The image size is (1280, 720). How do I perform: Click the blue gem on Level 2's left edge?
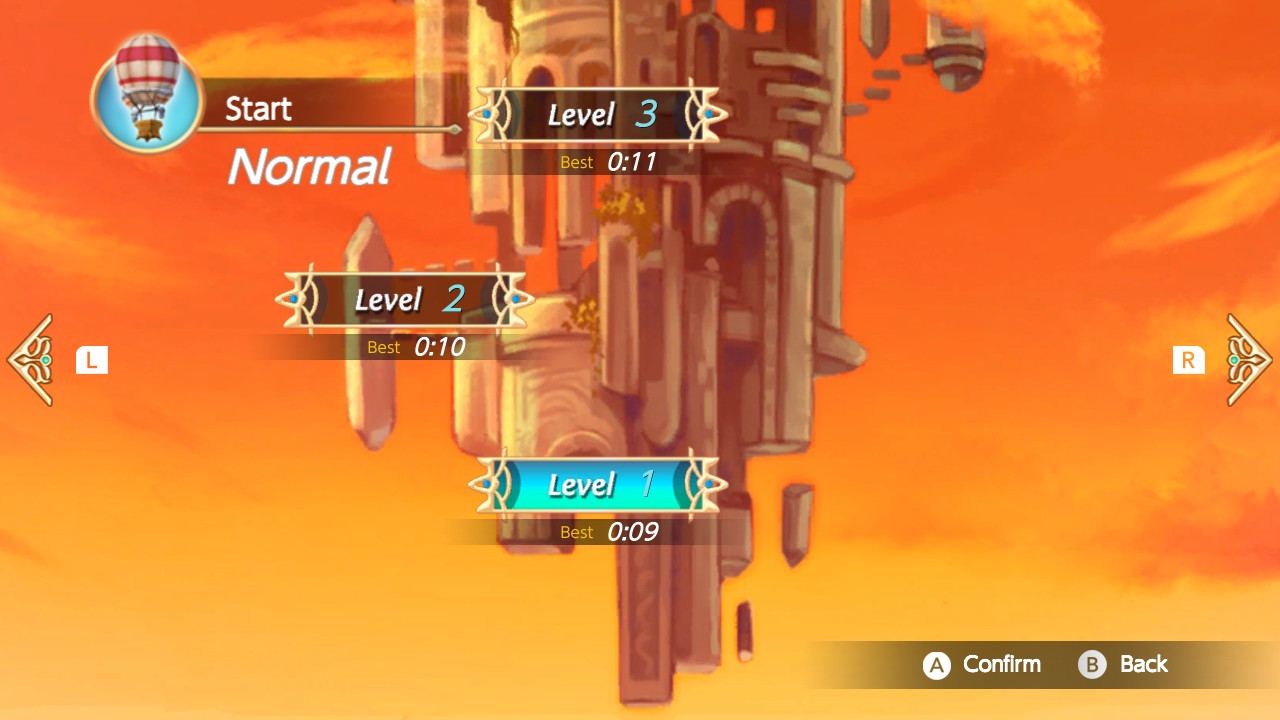295,299
